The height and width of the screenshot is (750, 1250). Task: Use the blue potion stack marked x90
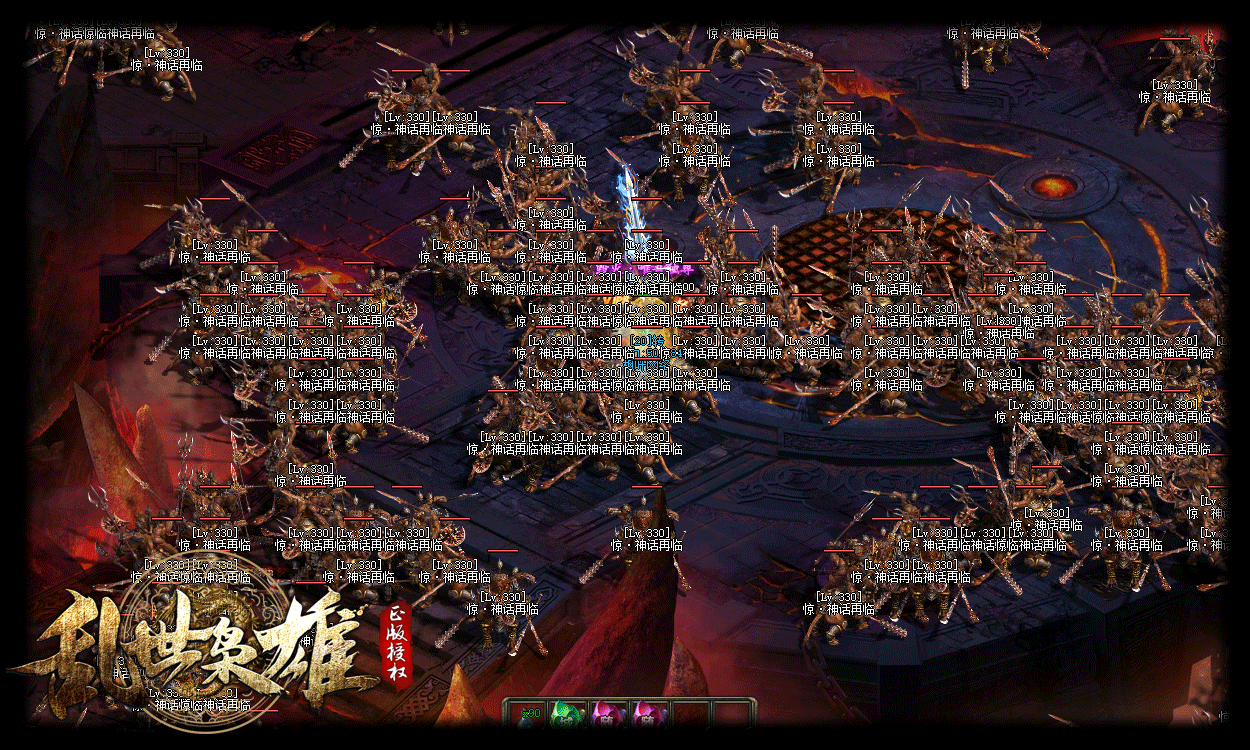[x=527, y=716]
